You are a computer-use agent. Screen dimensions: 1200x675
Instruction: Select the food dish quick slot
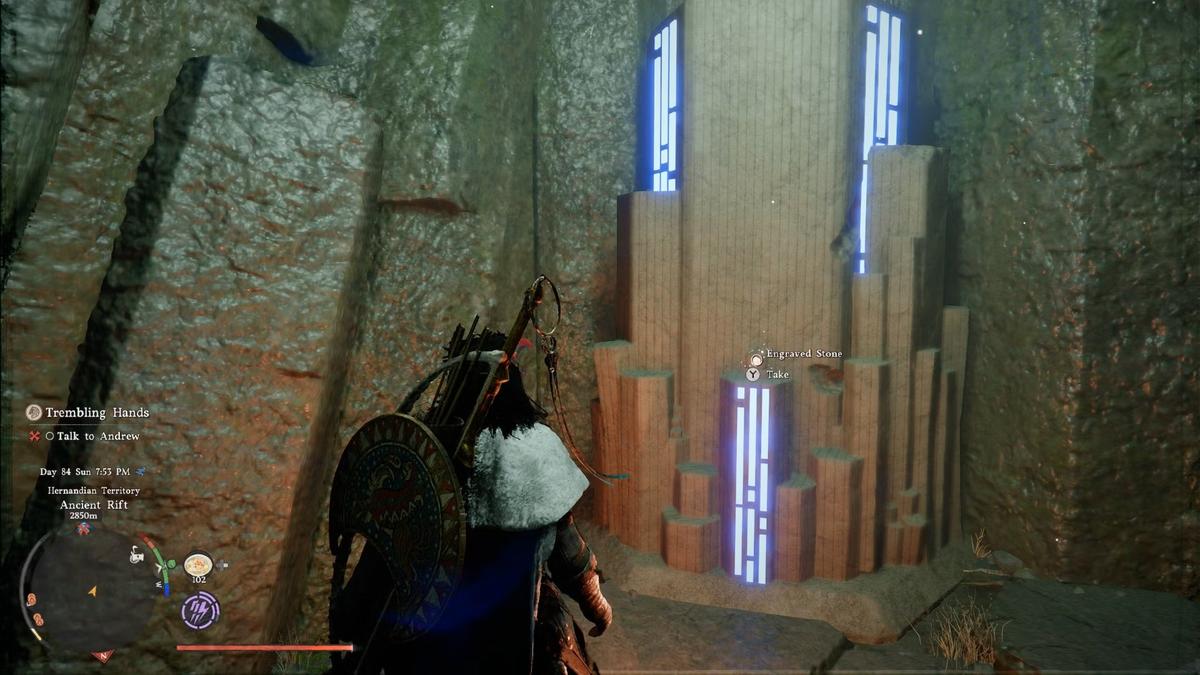(x=197, y=564)
